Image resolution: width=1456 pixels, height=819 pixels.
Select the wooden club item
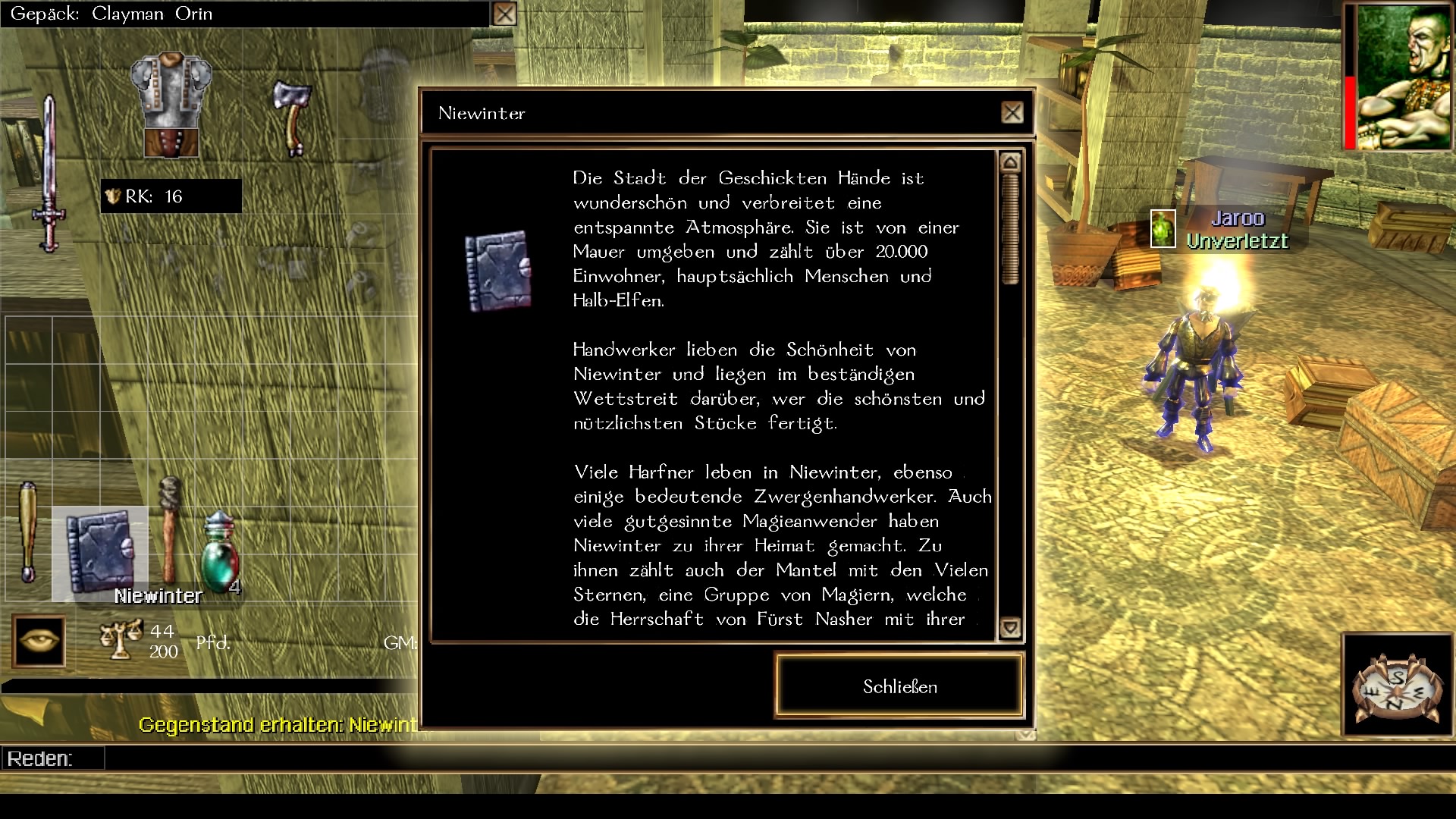click(x=28, y=531)
